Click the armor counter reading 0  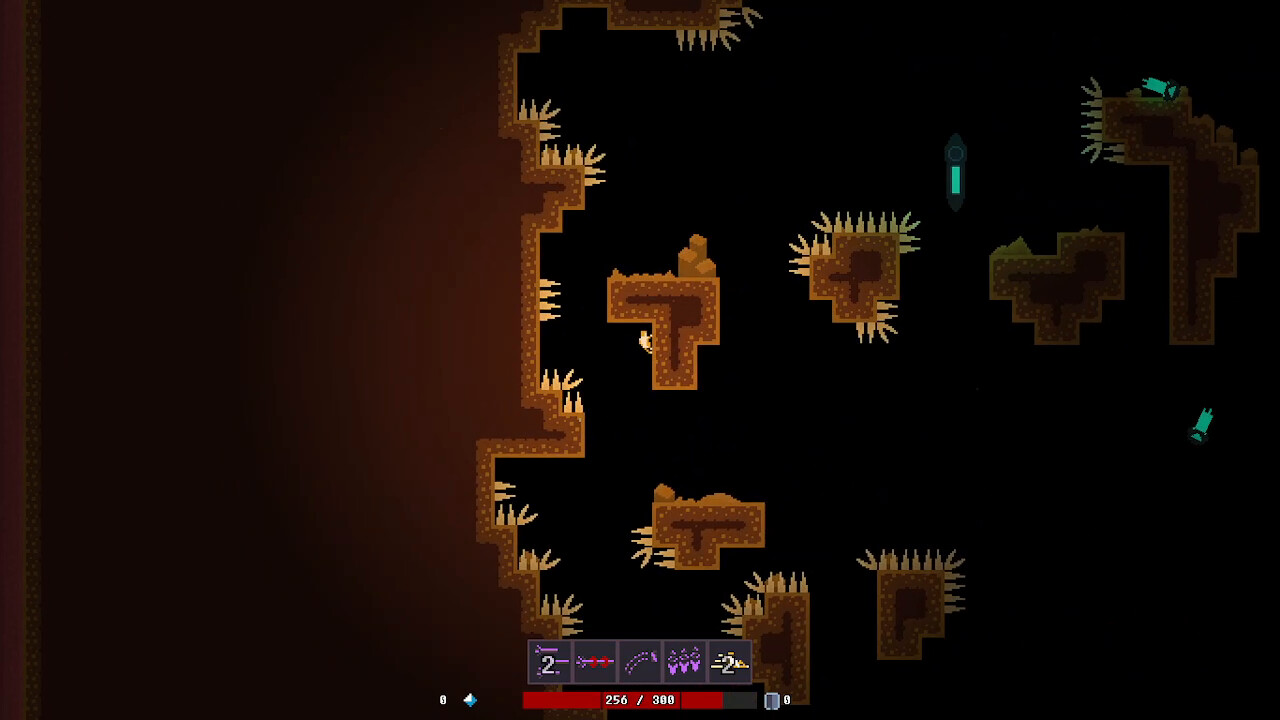(787, 700)
